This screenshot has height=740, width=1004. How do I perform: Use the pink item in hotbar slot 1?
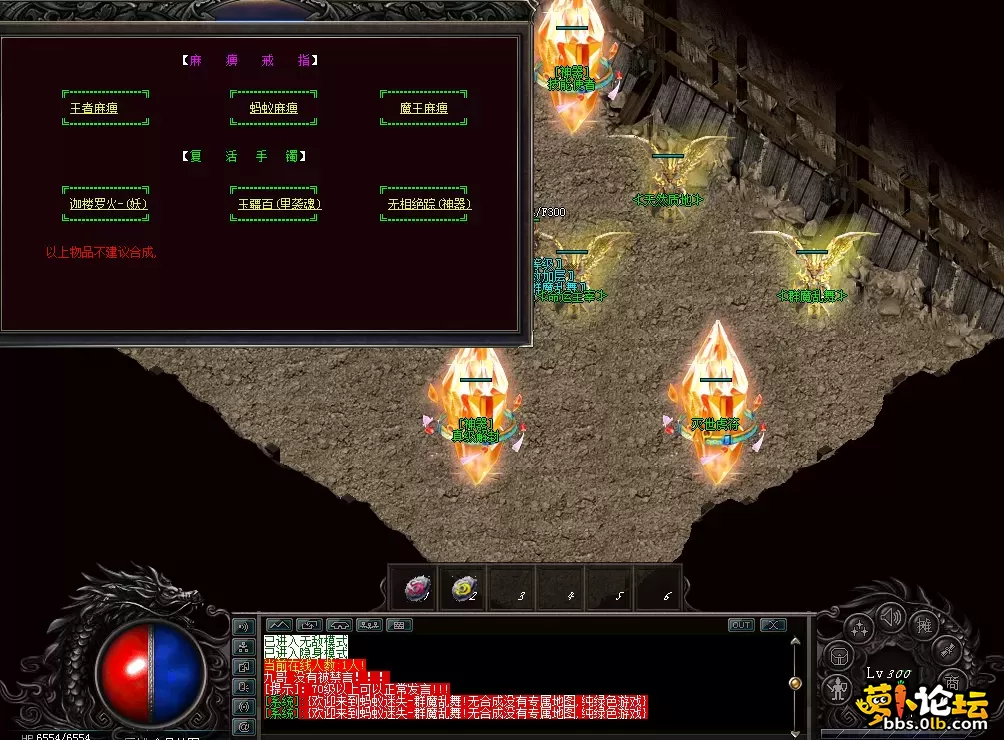click(x=415, y=589)
